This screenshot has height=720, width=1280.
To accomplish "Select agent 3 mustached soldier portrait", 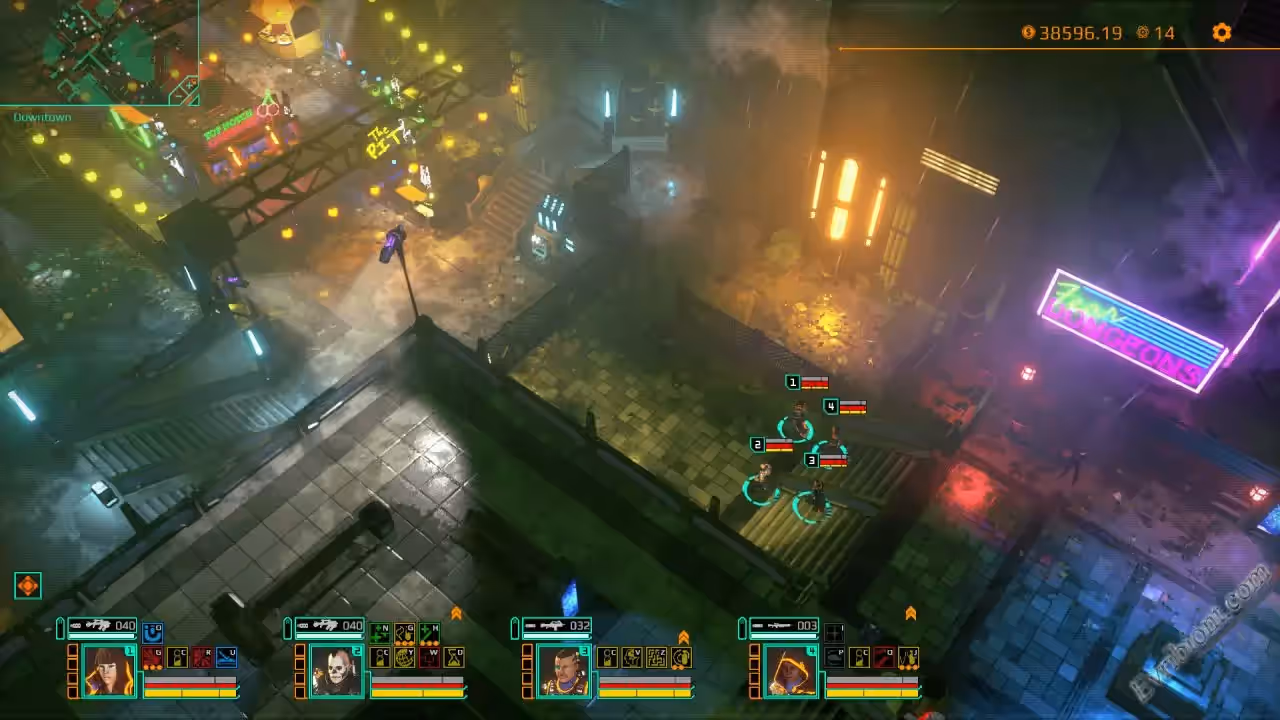I will coord(563,670).
